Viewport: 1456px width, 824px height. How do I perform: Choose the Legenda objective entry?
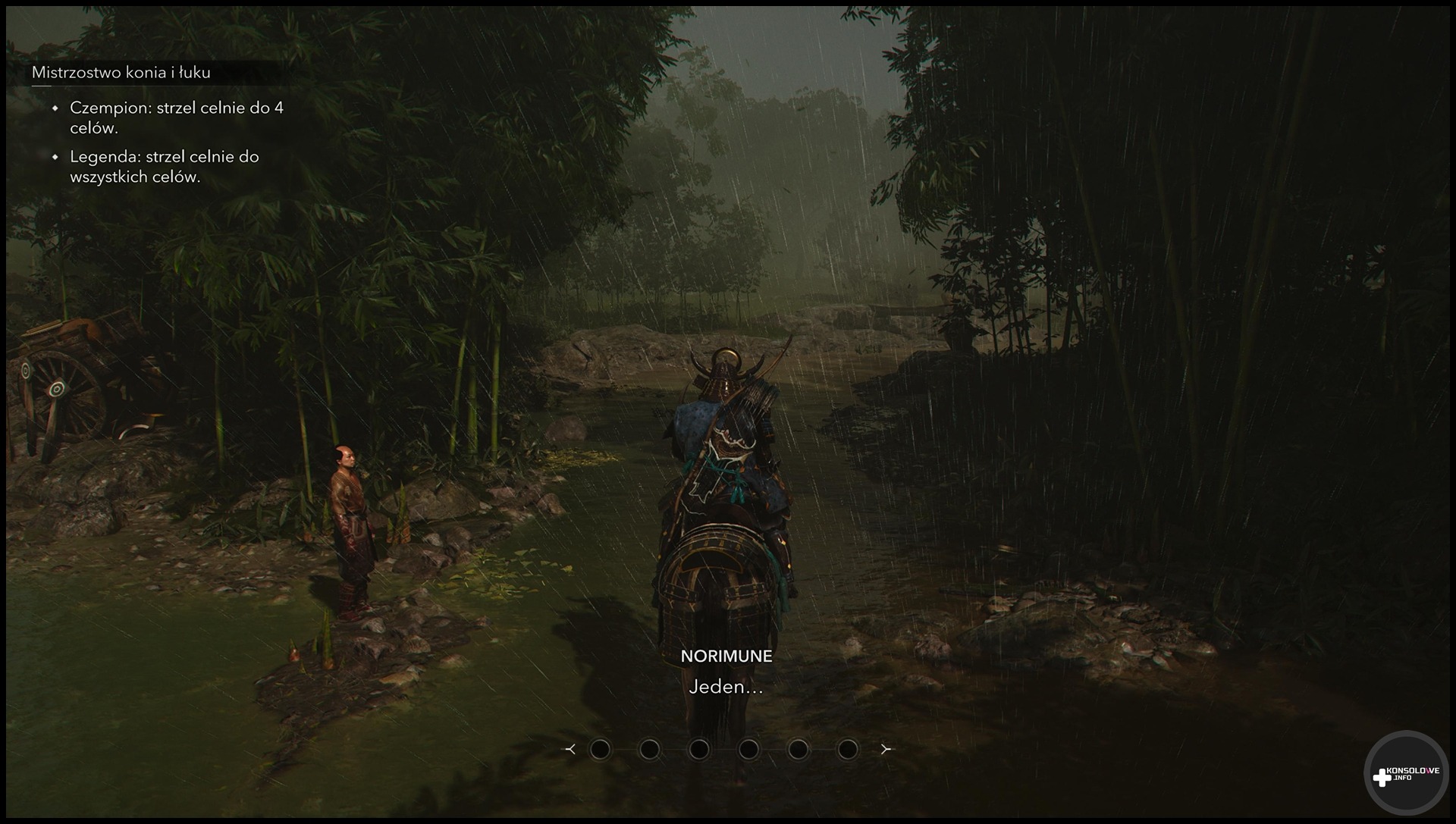tap(164, 166)
